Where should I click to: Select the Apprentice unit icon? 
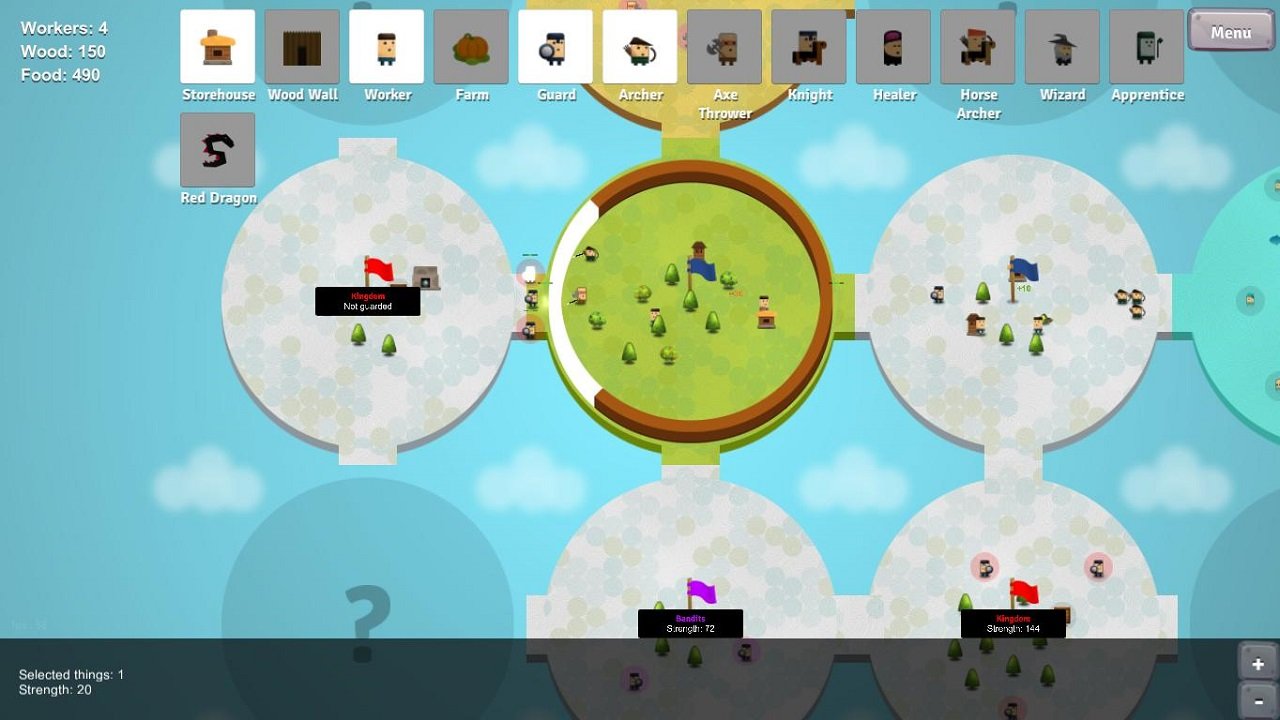(x=1147, y=47)
